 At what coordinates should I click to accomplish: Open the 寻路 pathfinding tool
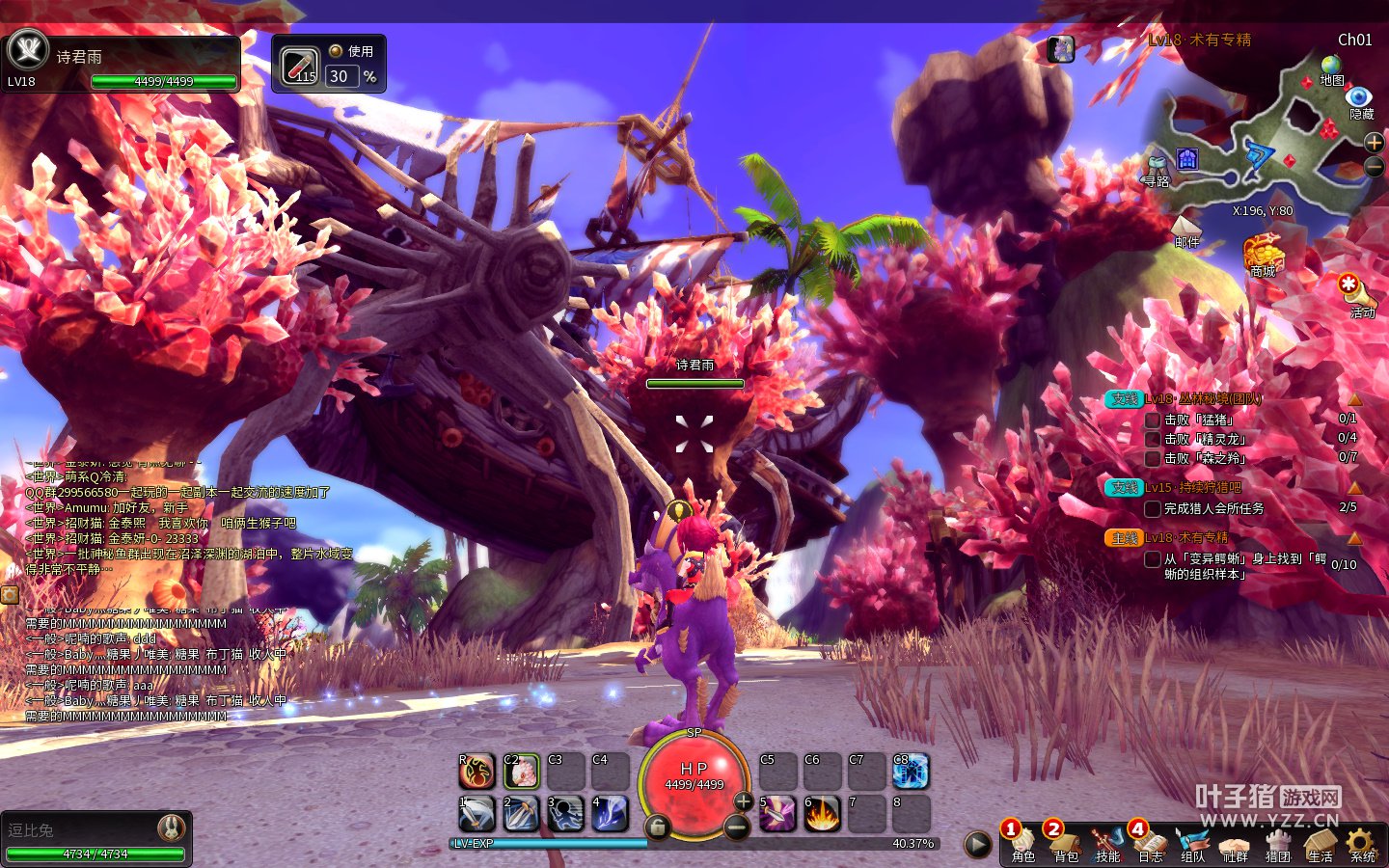1157,167
